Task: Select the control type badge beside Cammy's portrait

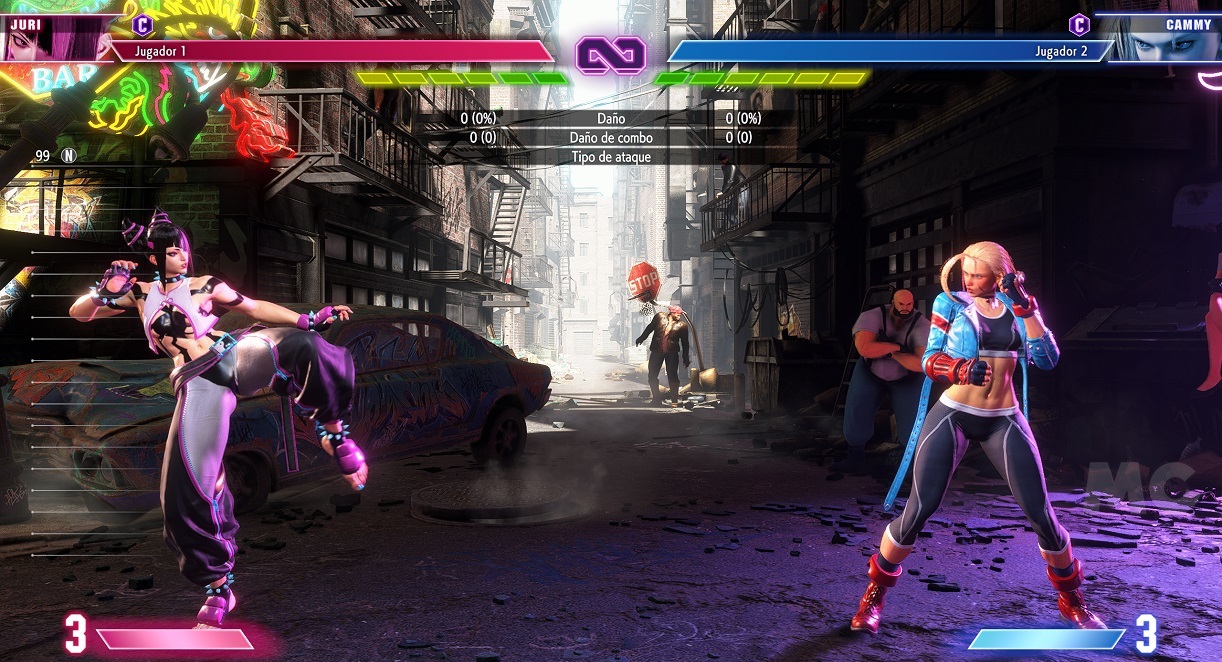Action: [1079, 24]
